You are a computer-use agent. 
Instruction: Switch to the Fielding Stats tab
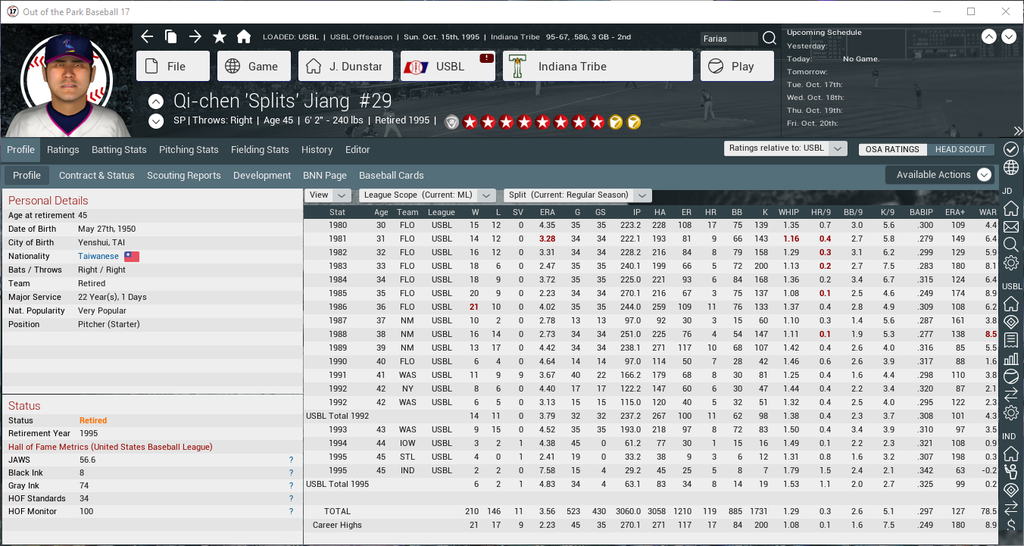click(260, 150)
